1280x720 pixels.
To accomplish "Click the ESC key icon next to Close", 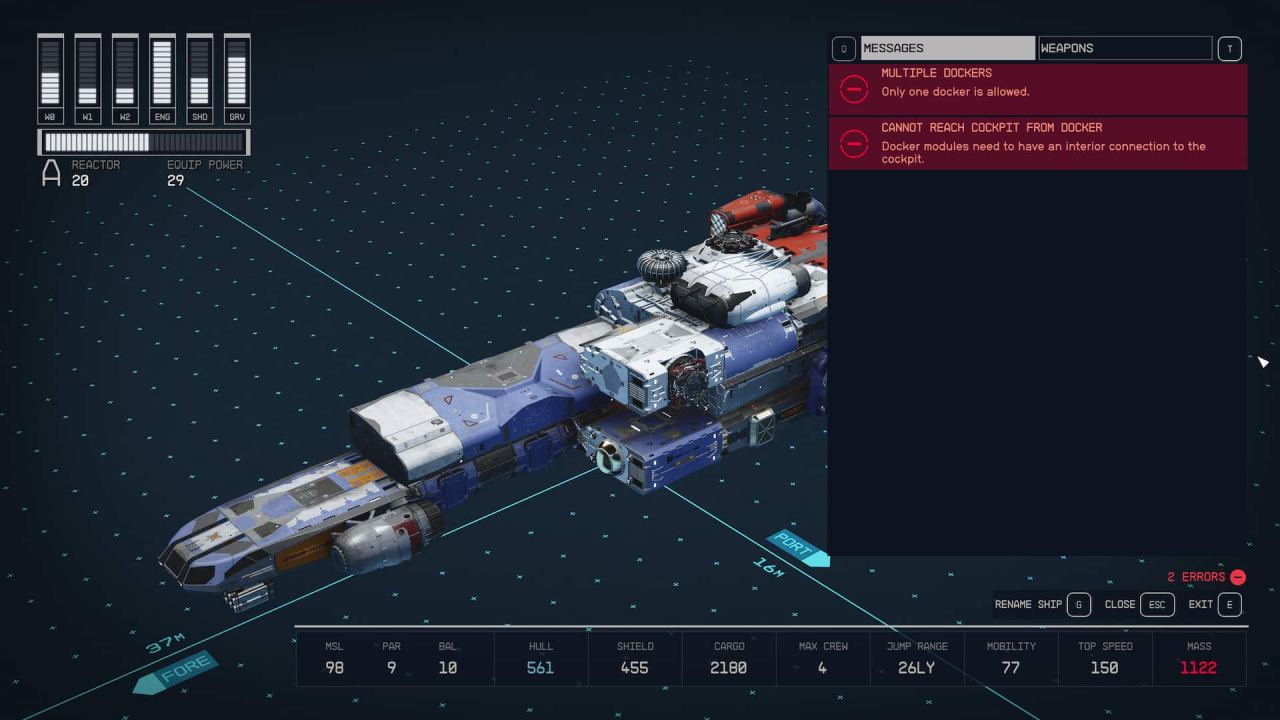I will [x=1157, y=604].
